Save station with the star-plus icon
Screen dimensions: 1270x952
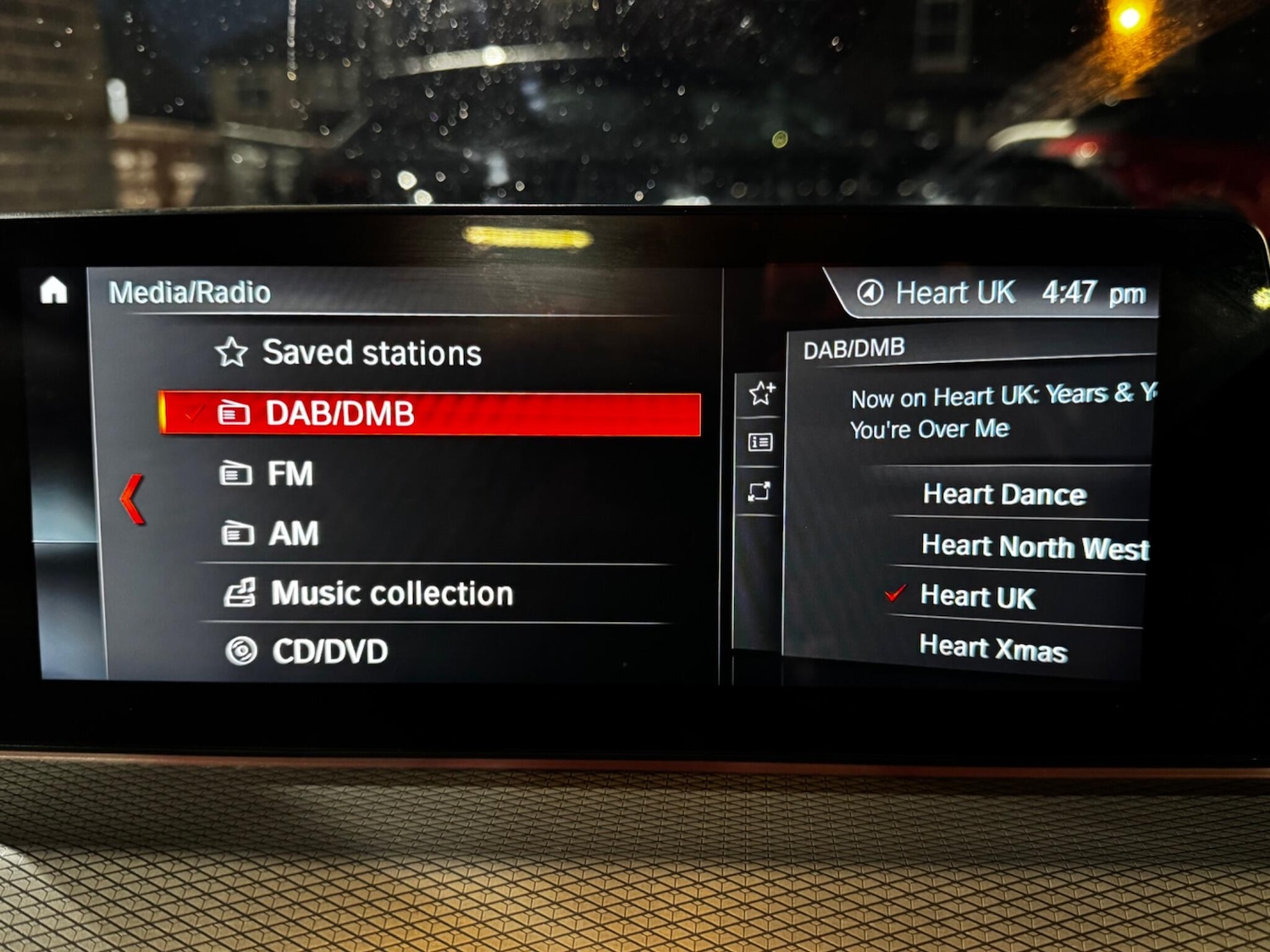coord(761,393)
